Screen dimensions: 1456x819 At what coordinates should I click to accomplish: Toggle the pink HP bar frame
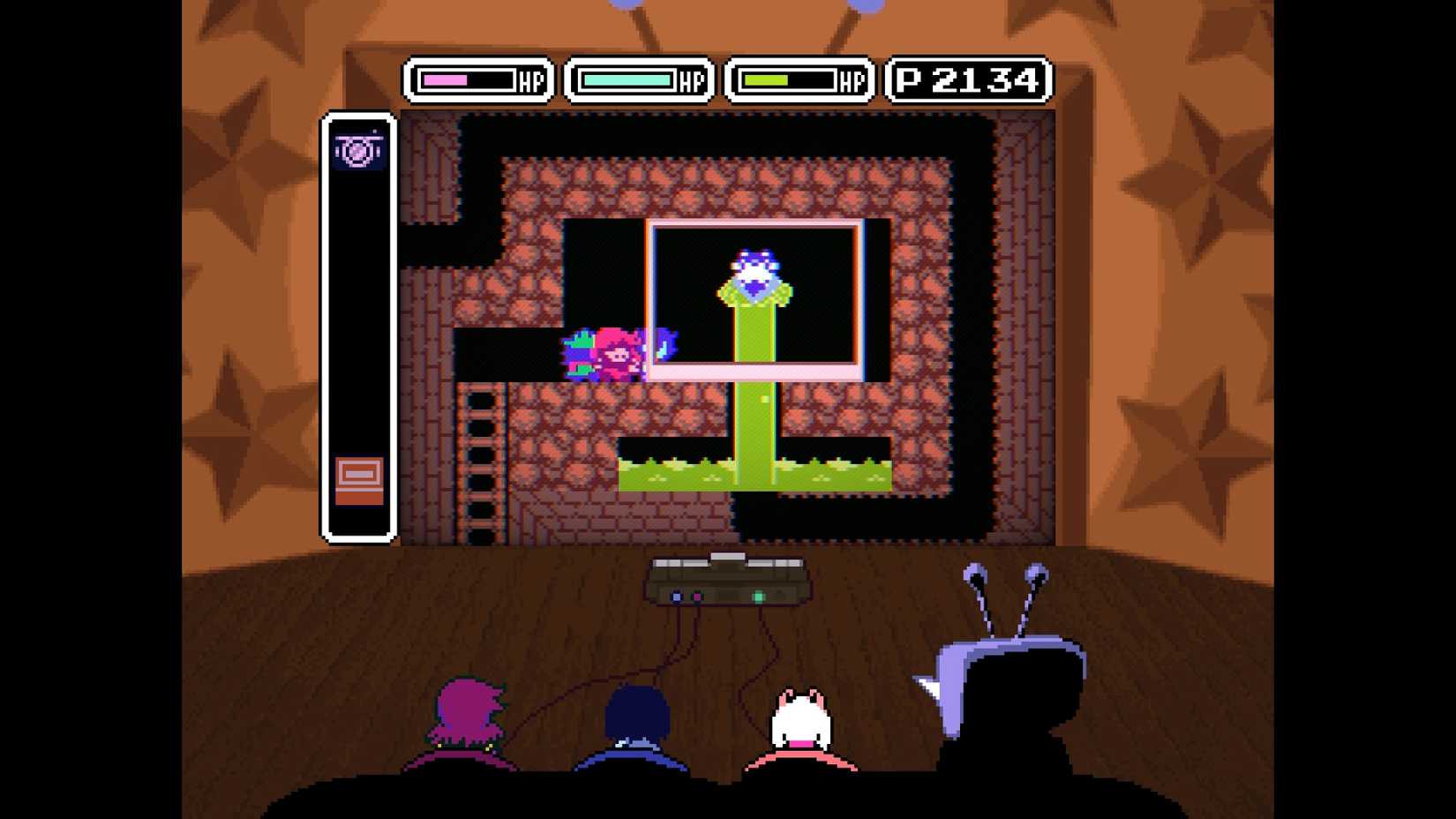[478, 79]
